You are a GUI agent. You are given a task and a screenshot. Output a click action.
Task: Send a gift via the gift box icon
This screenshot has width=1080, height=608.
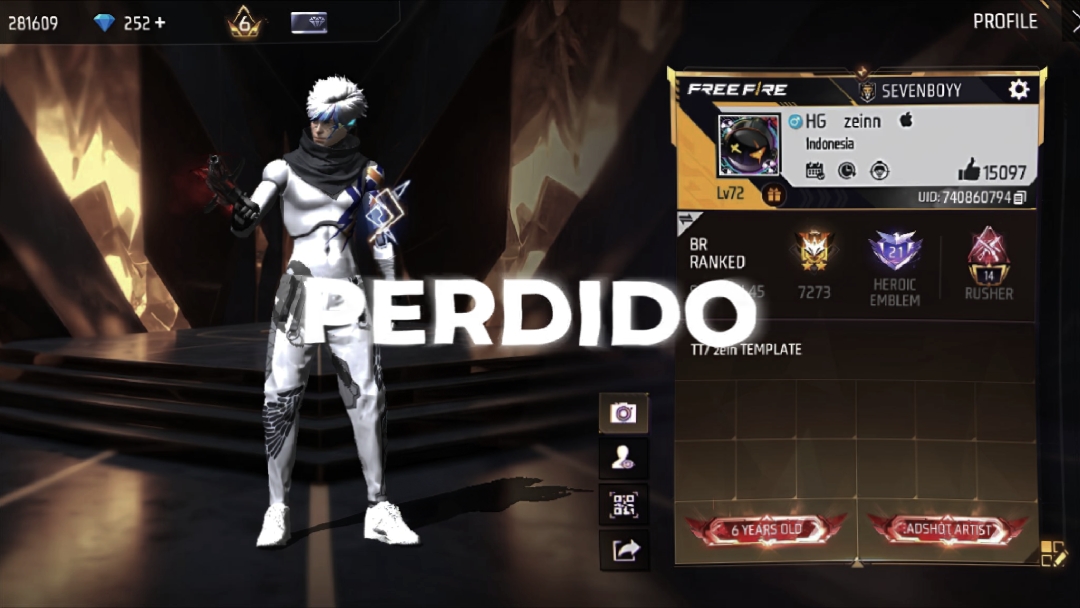pos(773,194)
